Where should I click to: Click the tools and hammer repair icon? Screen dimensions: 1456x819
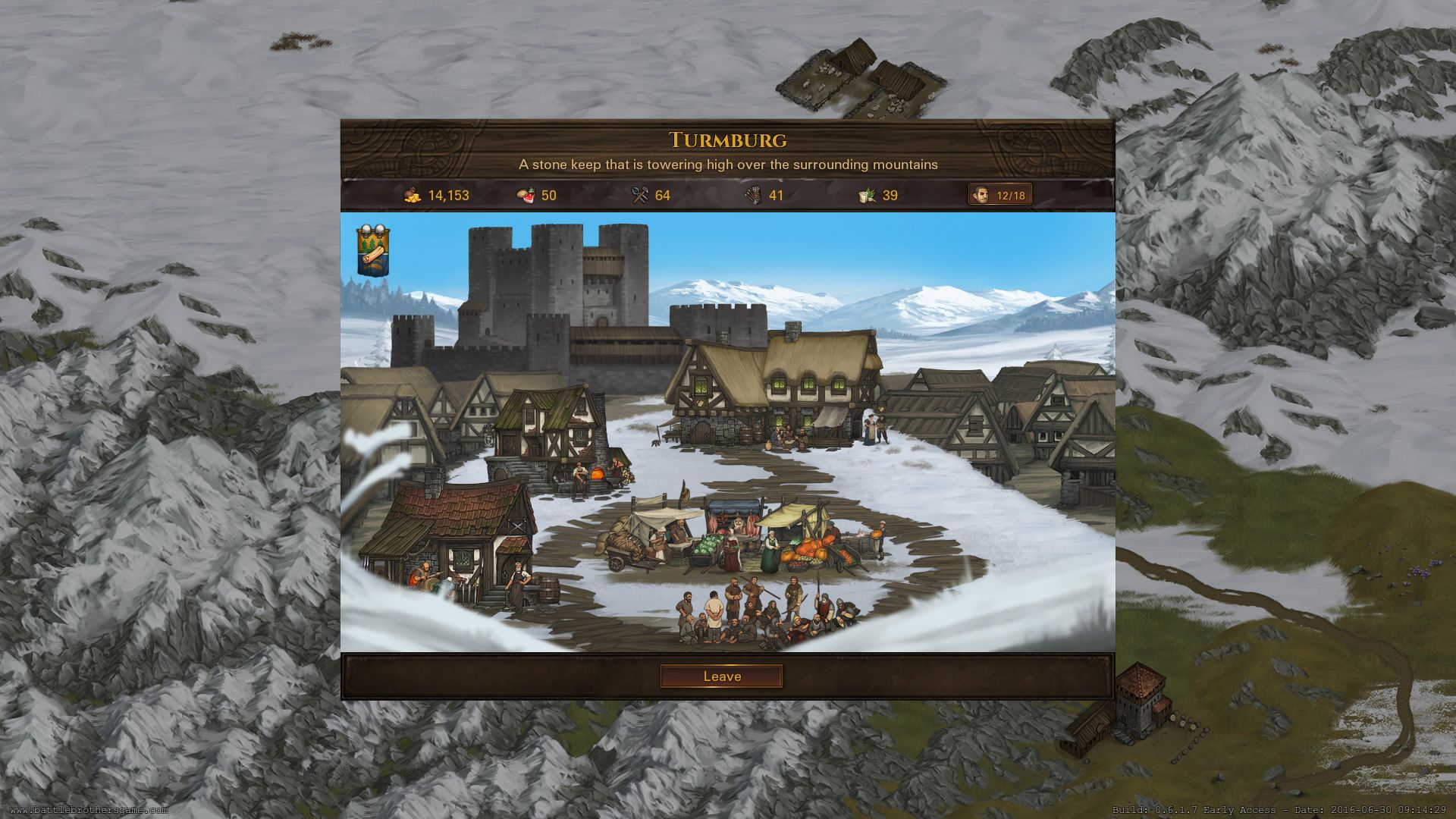(639, 195)
